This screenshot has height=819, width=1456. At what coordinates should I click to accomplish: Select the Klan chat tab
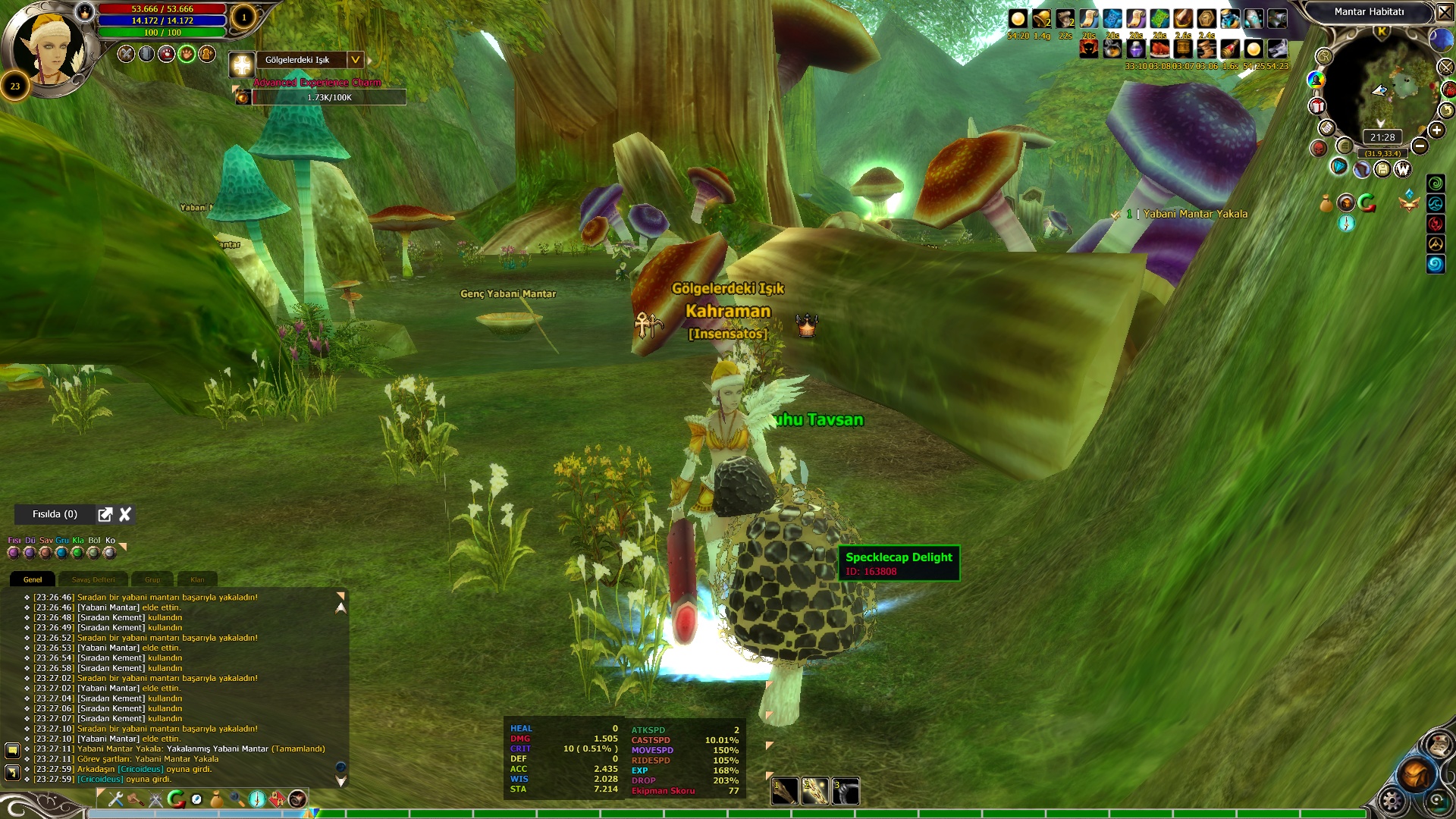pos(197,579)
